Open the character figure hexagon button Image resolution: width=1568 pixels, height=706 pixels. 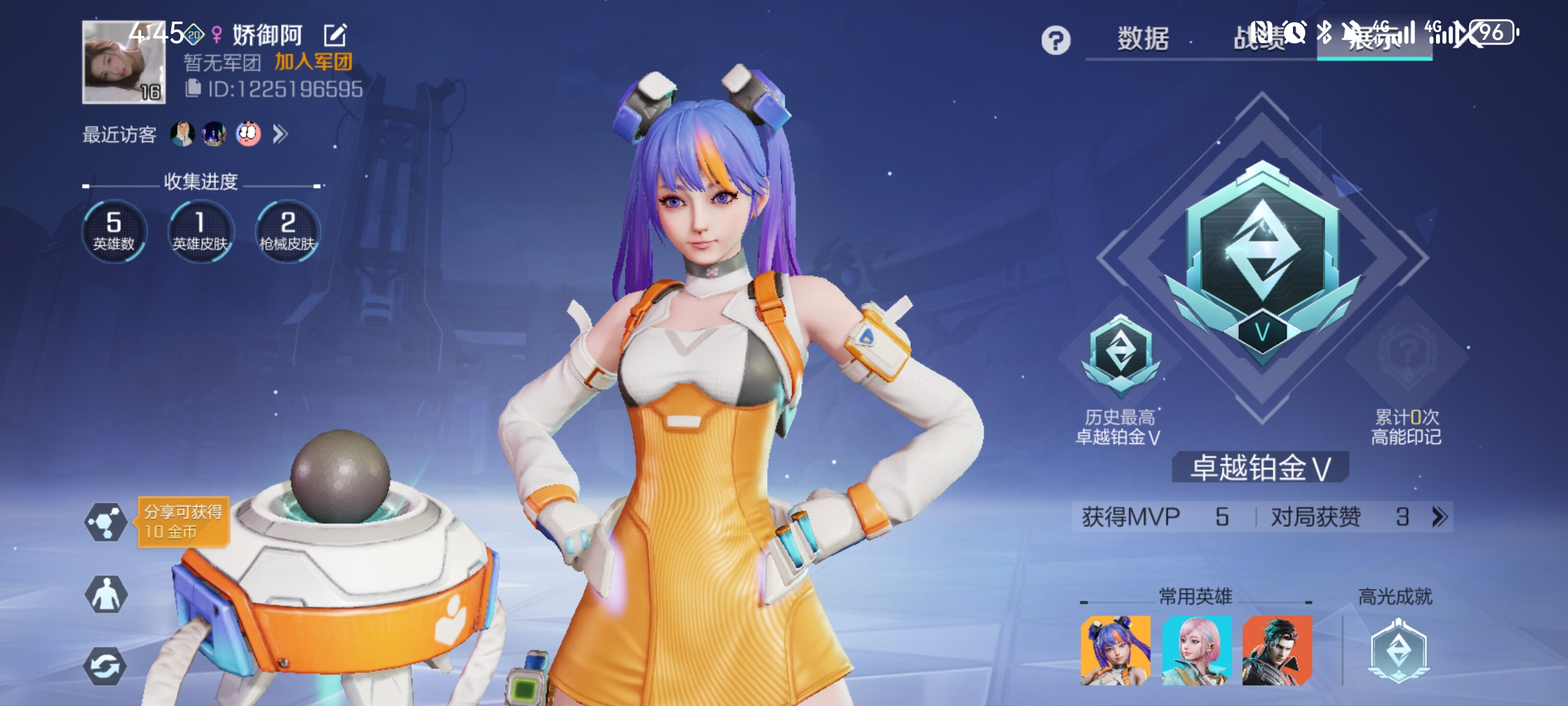106,594
